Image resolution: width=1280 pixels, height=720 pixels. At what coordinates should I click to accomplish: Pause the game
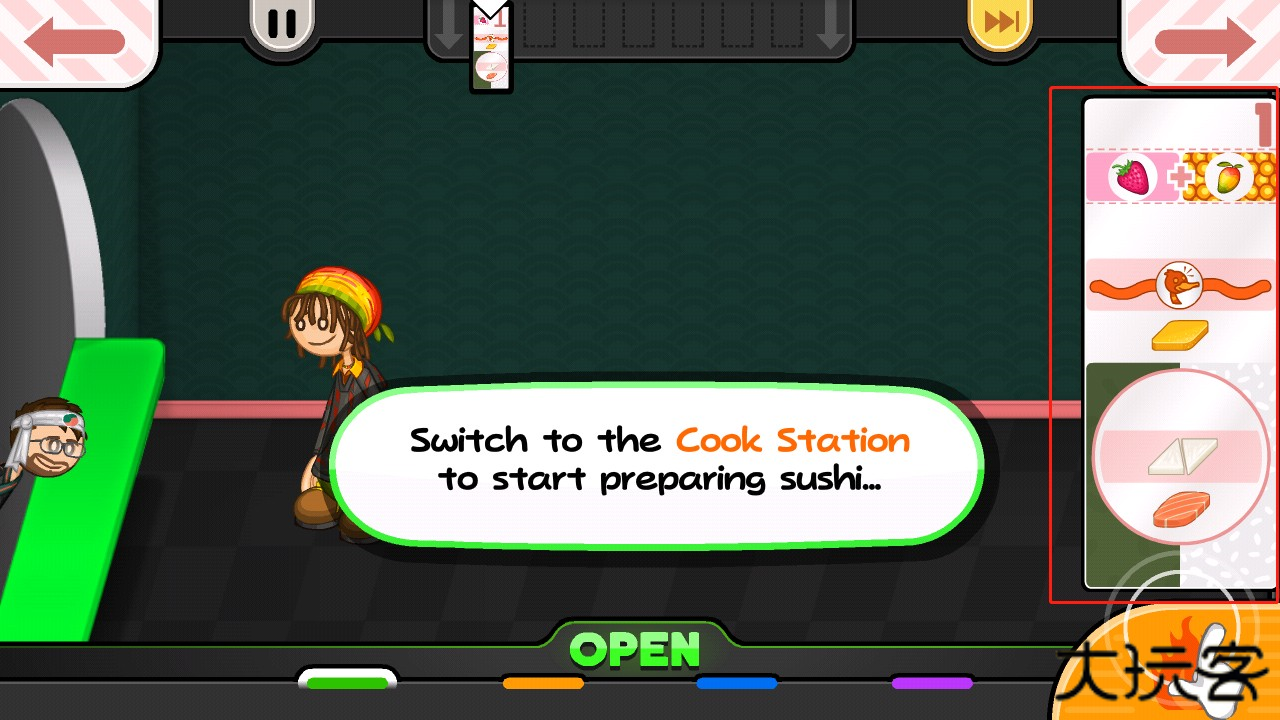pos(282,24)
